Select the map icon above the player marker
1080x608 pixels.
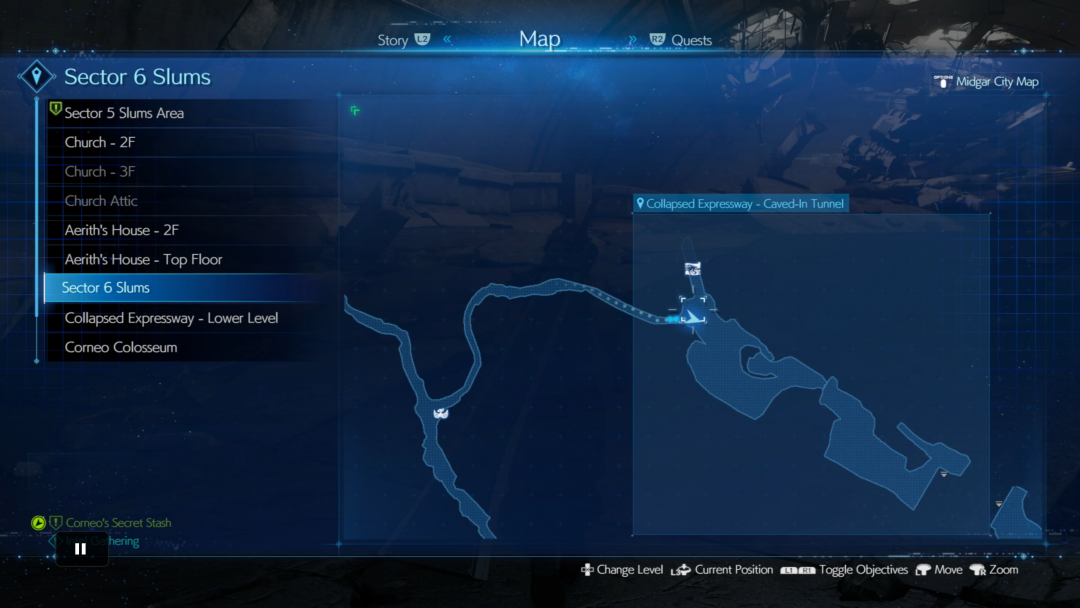coord(692,269)
